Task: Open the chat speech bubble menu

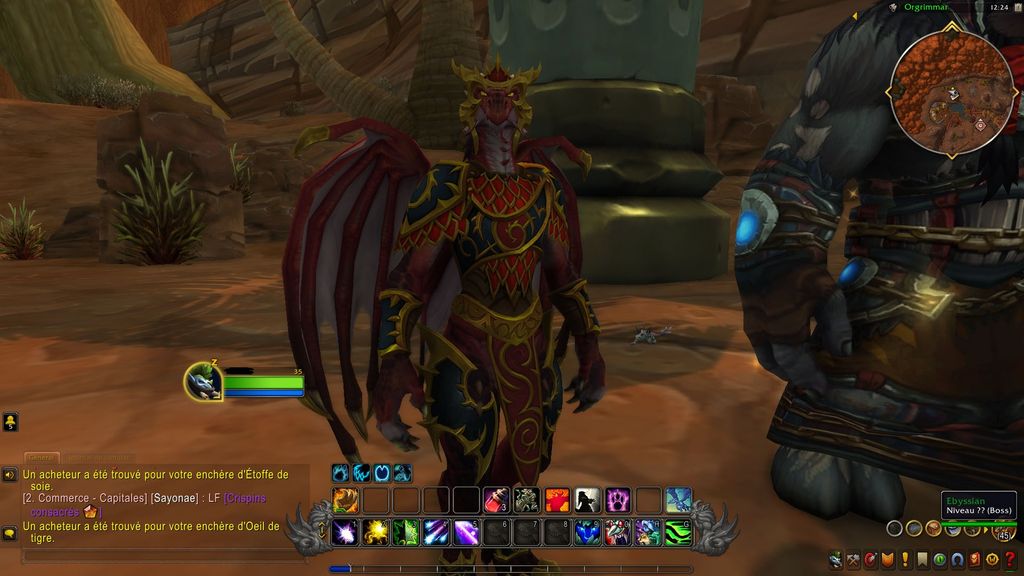Action: (9, 533)
